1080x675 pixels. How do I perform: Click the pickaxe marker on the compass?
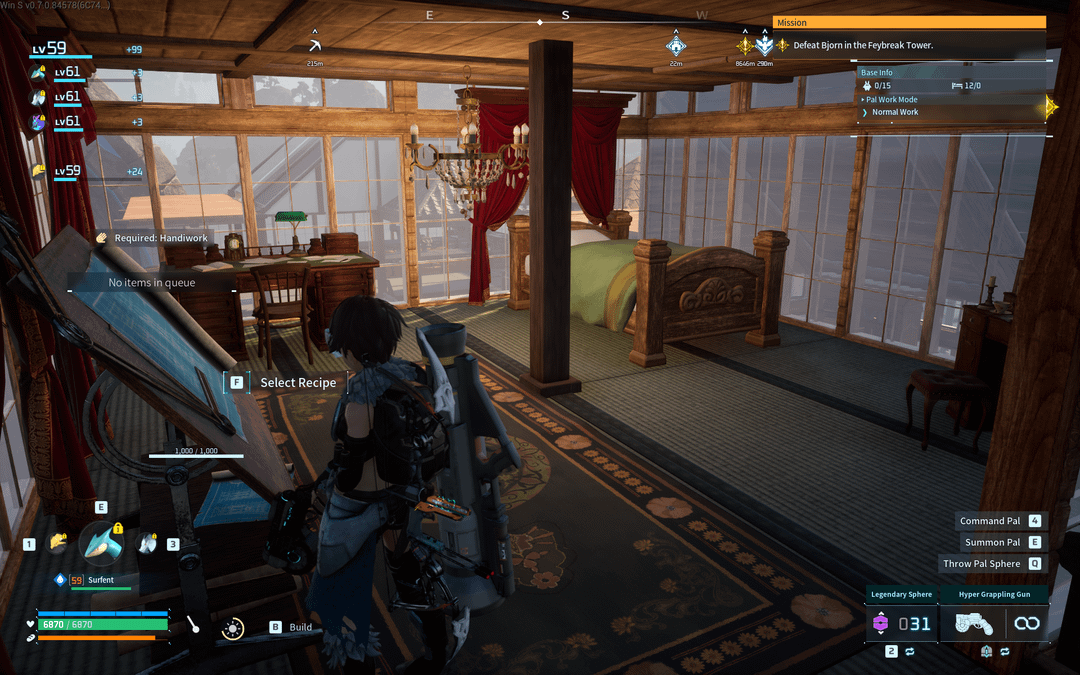pos(315,45)
